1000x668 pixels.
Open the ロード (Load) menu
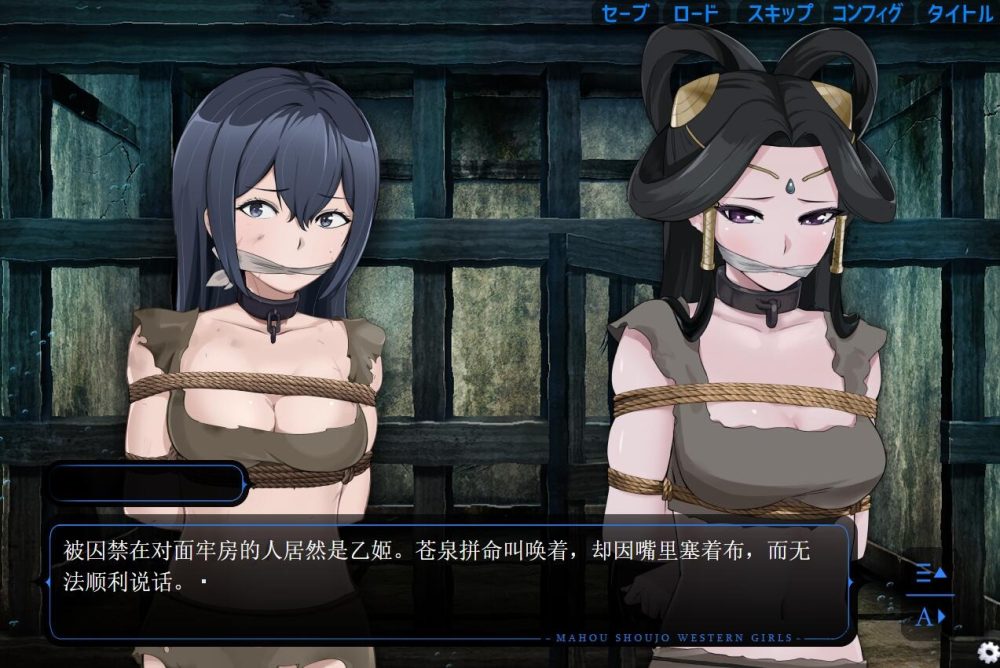pyautogui.click(x=695, y=13)
